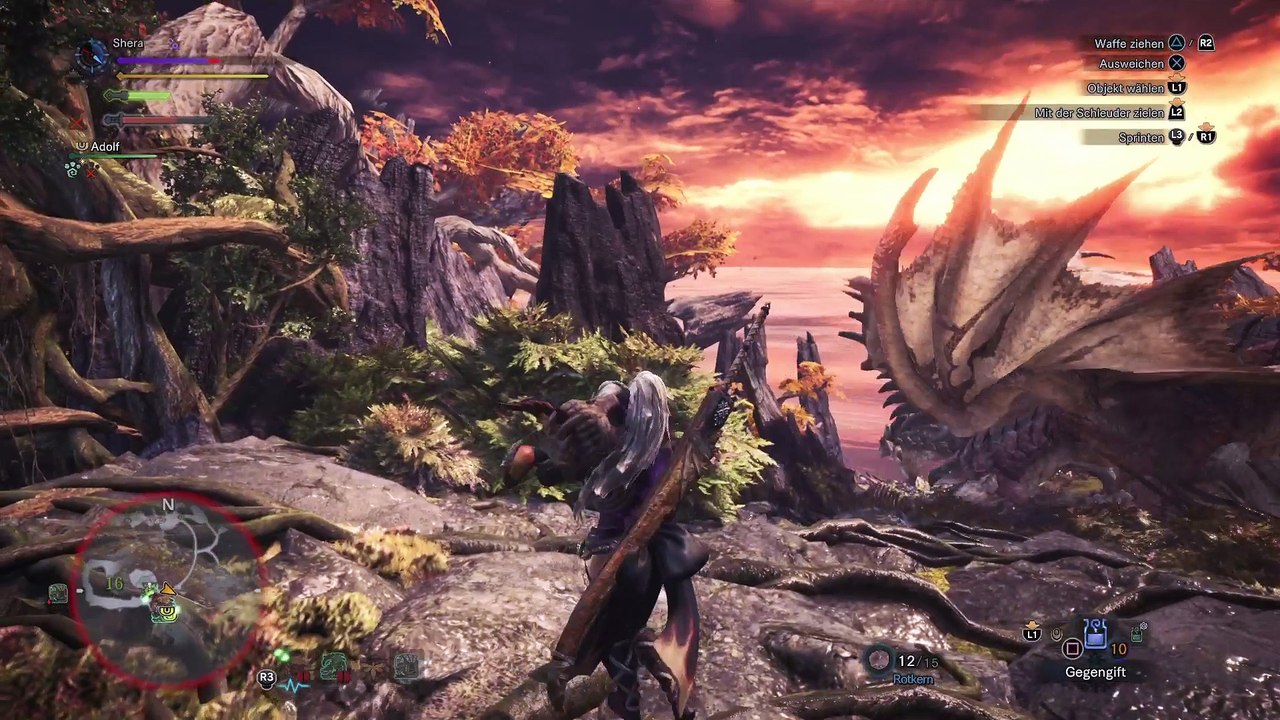Screen dimensions: 1280x720
Task: Select the faded item left of Gegengift
Action: click(1057, 632)
